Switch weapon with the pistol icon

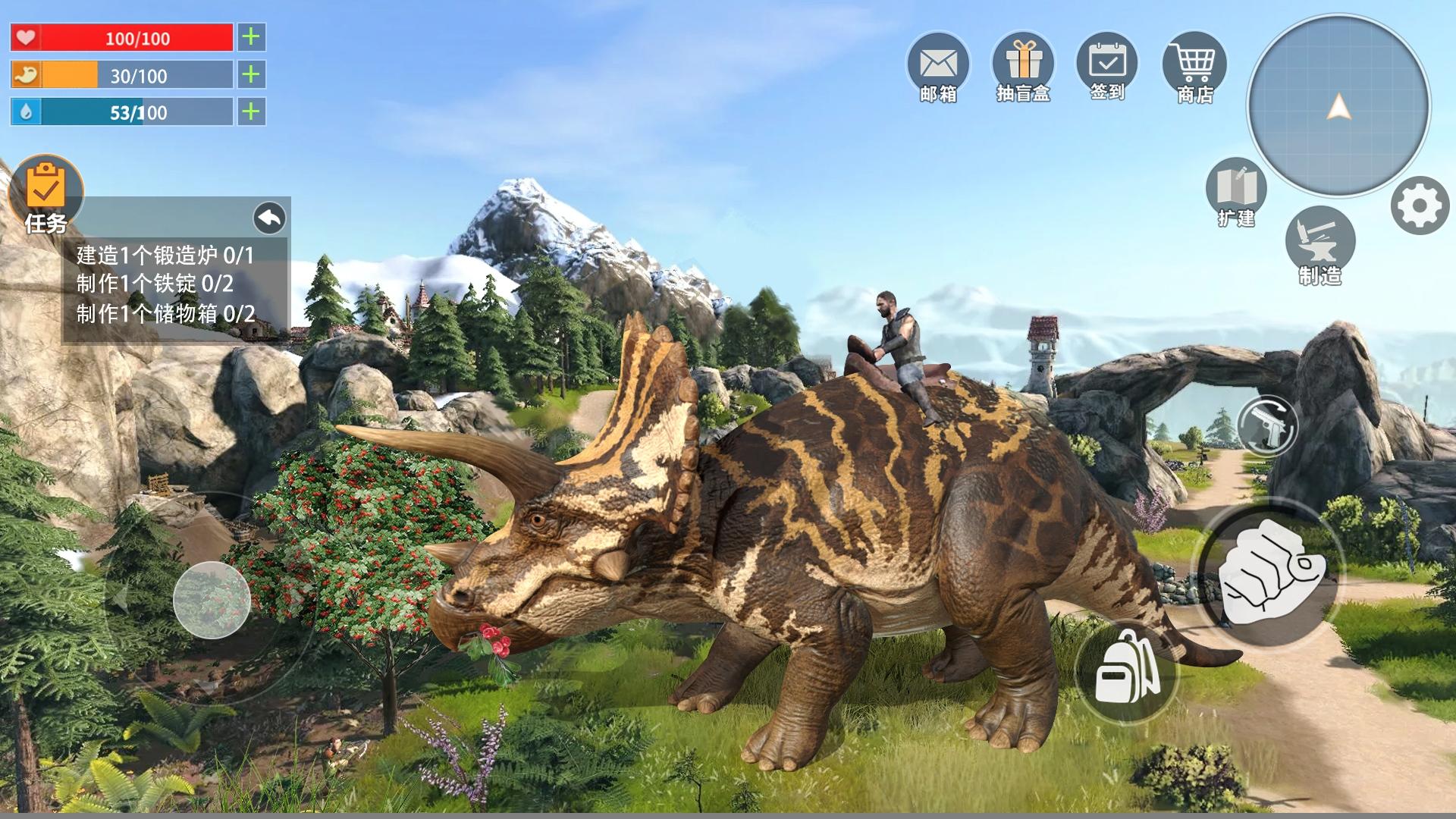click(x=1267, y=426)
